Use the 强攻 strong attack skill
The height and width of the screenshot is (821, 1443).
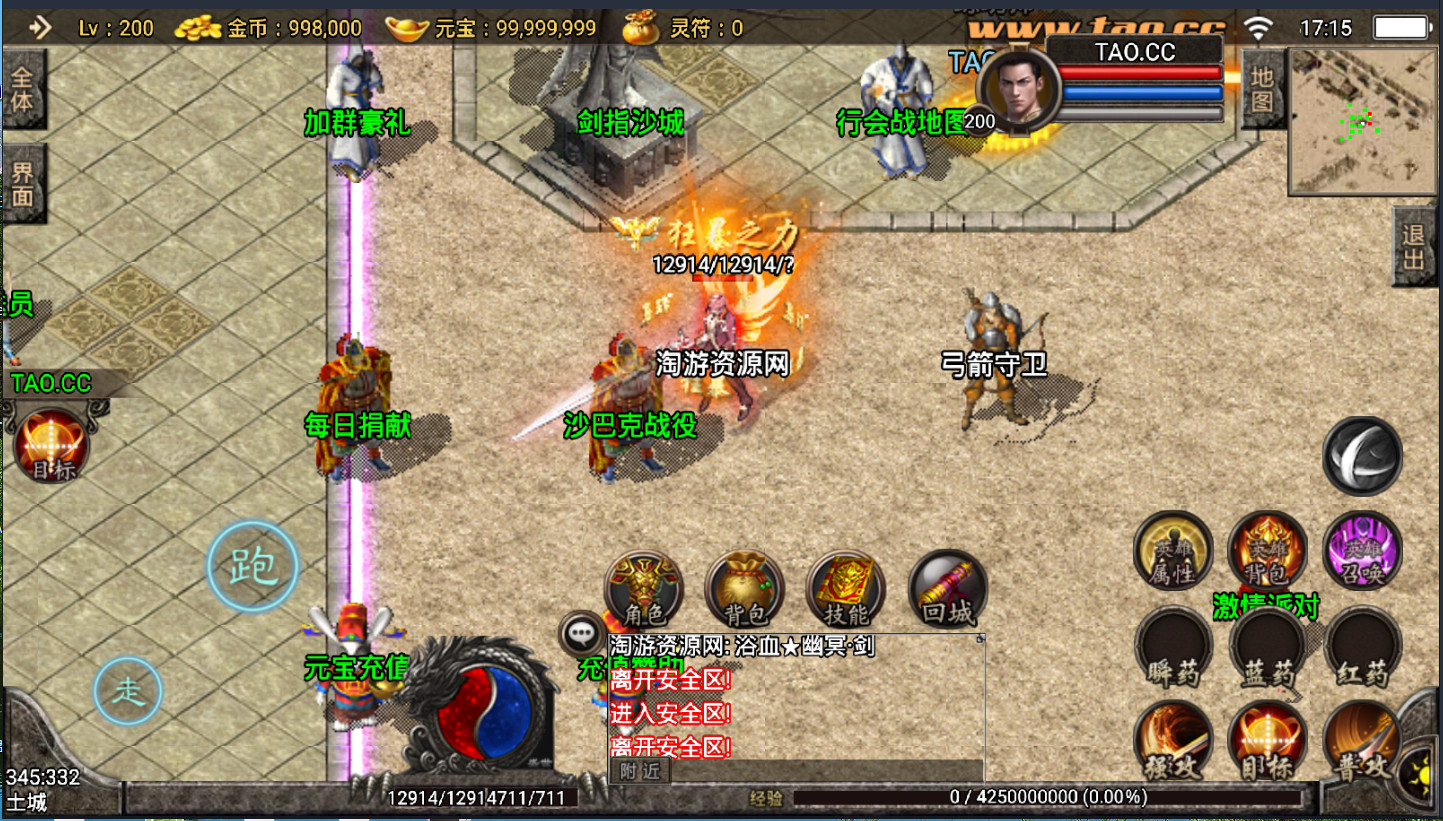(1173, 743)
